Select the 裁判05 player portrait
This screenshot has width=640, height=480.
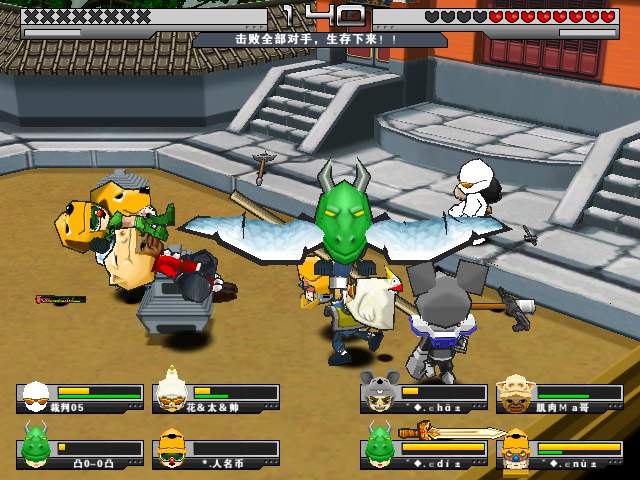(37, 396)
